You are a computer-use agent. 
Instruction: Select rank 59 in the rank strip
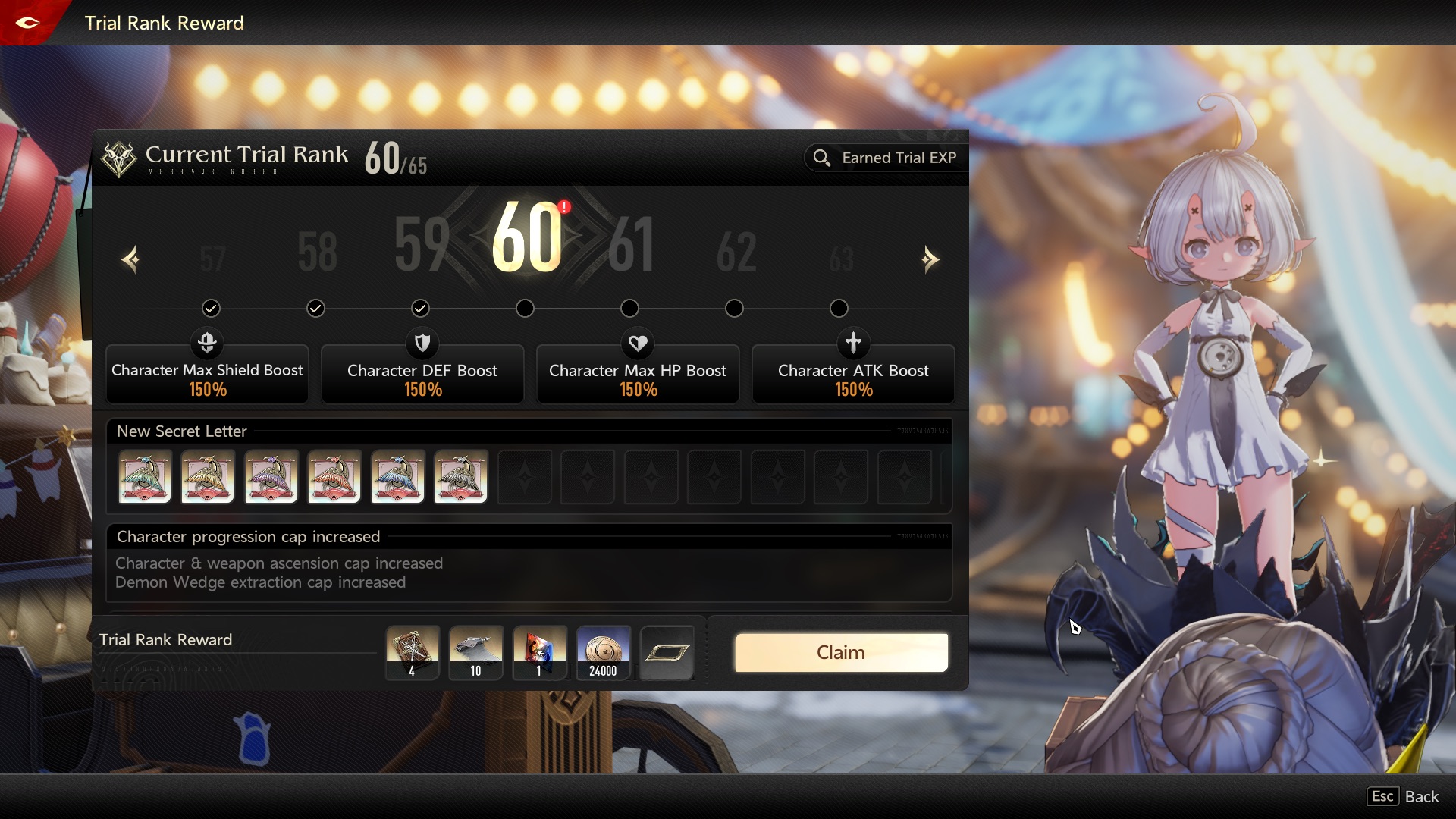point(422,244)
